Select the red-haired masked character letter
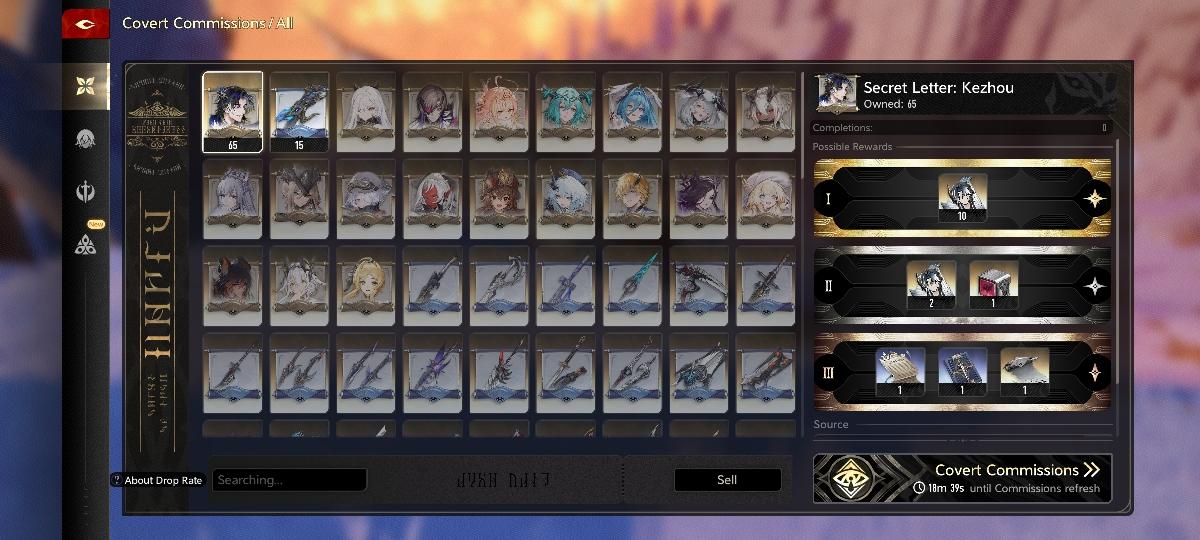The image size is (1200, 540). [x=432, y=199]
